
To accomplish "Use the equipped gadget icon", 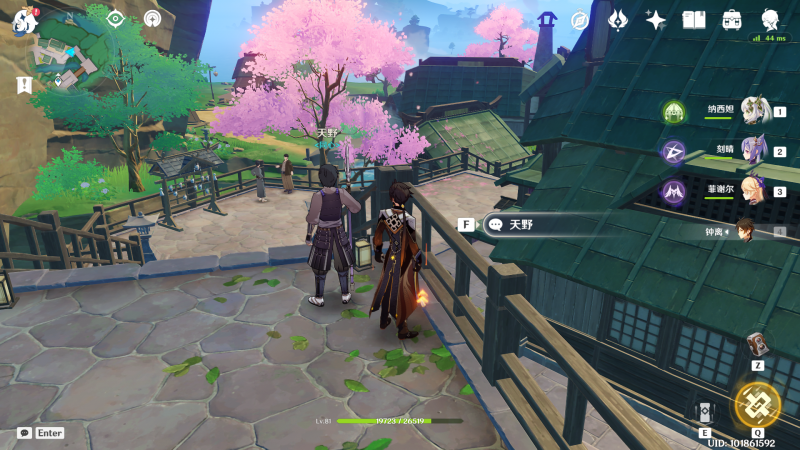I will pyautogui.click(x=757, y=344).
